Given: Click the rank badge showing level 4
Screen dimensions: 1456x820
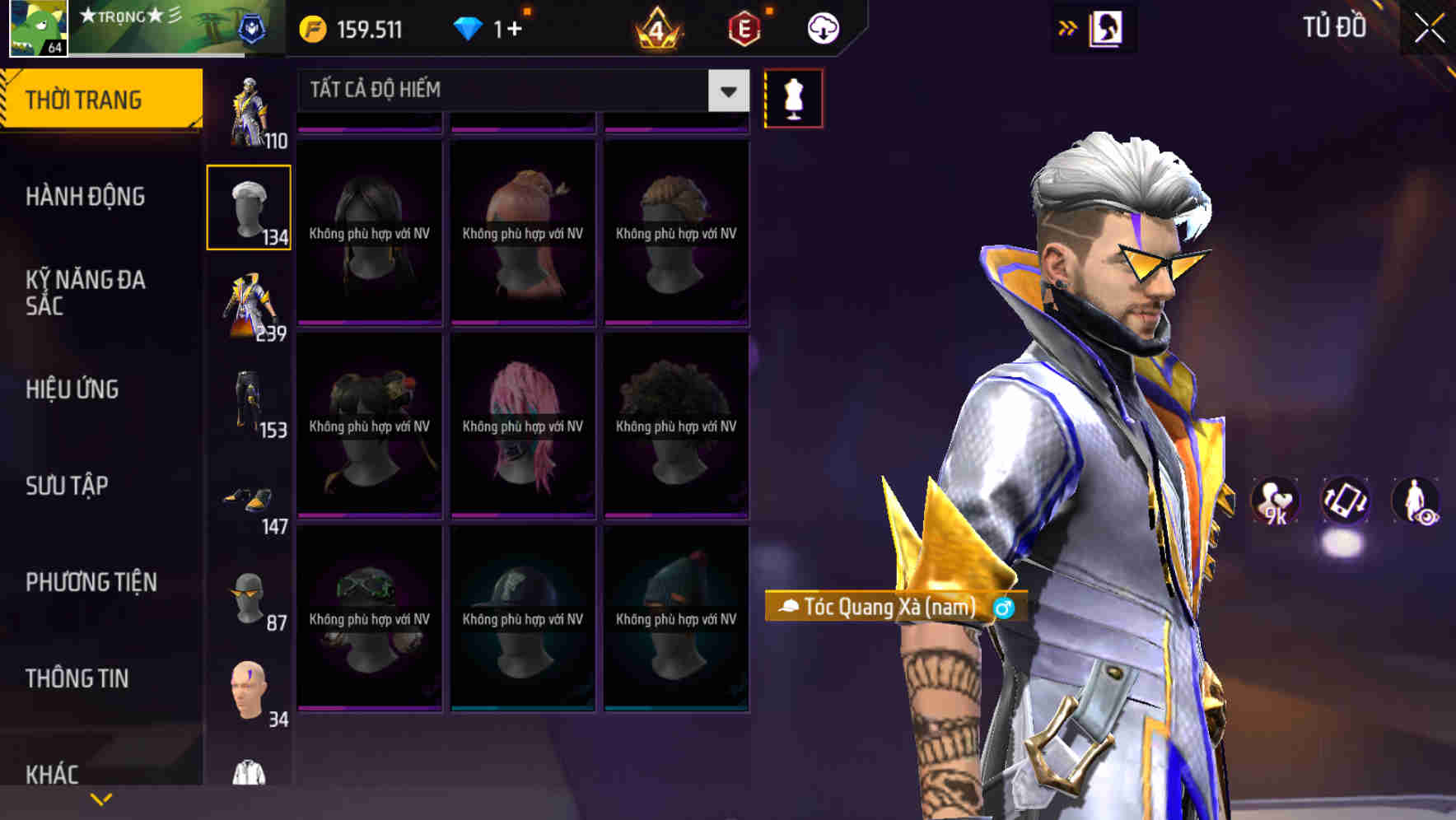Looking at the screenshot, I should click(x=655, y=27).
